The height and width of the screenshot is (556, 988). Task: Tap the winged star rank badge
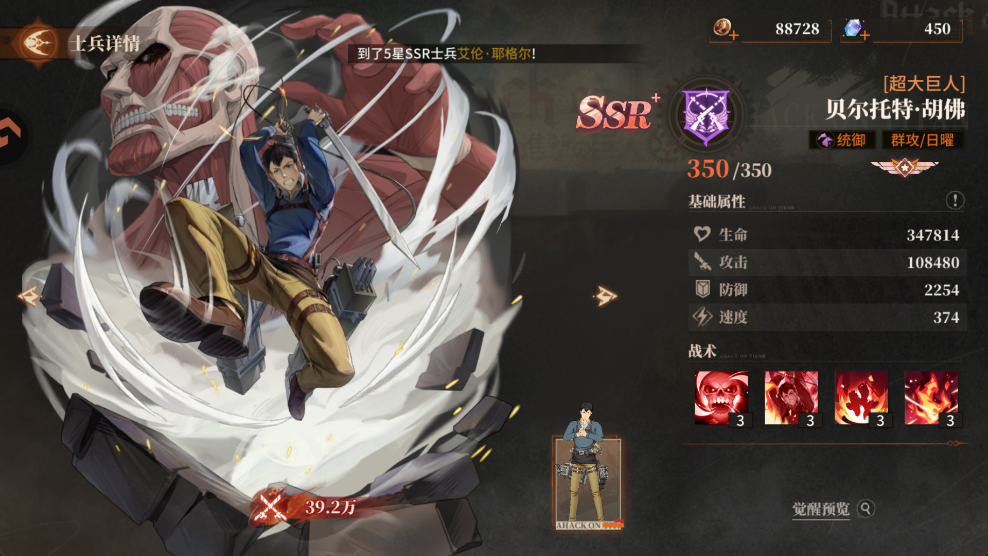coord(896,167)
